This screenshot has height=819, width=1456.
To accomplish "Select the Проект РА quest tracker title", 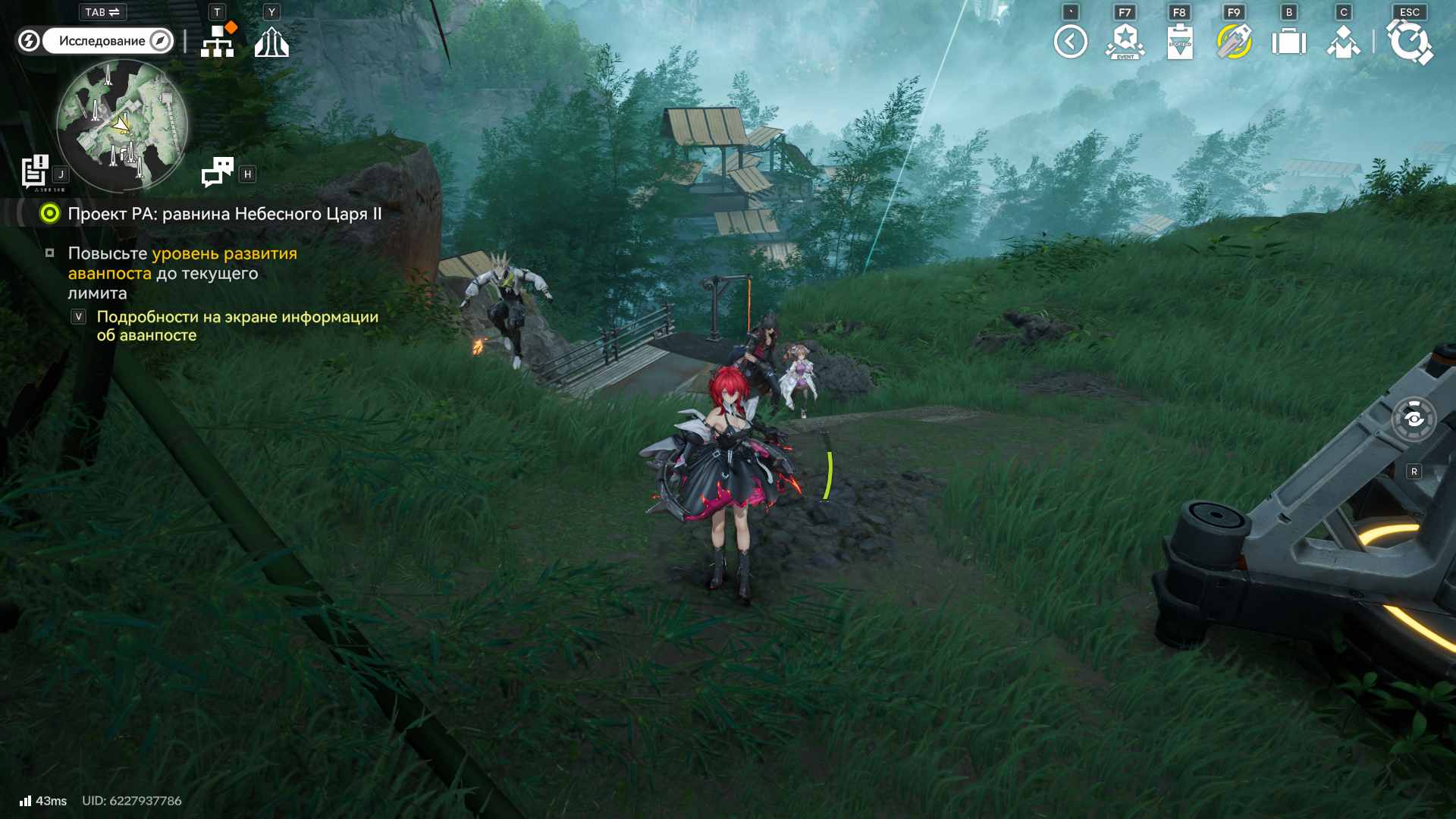I will (224, 214).
